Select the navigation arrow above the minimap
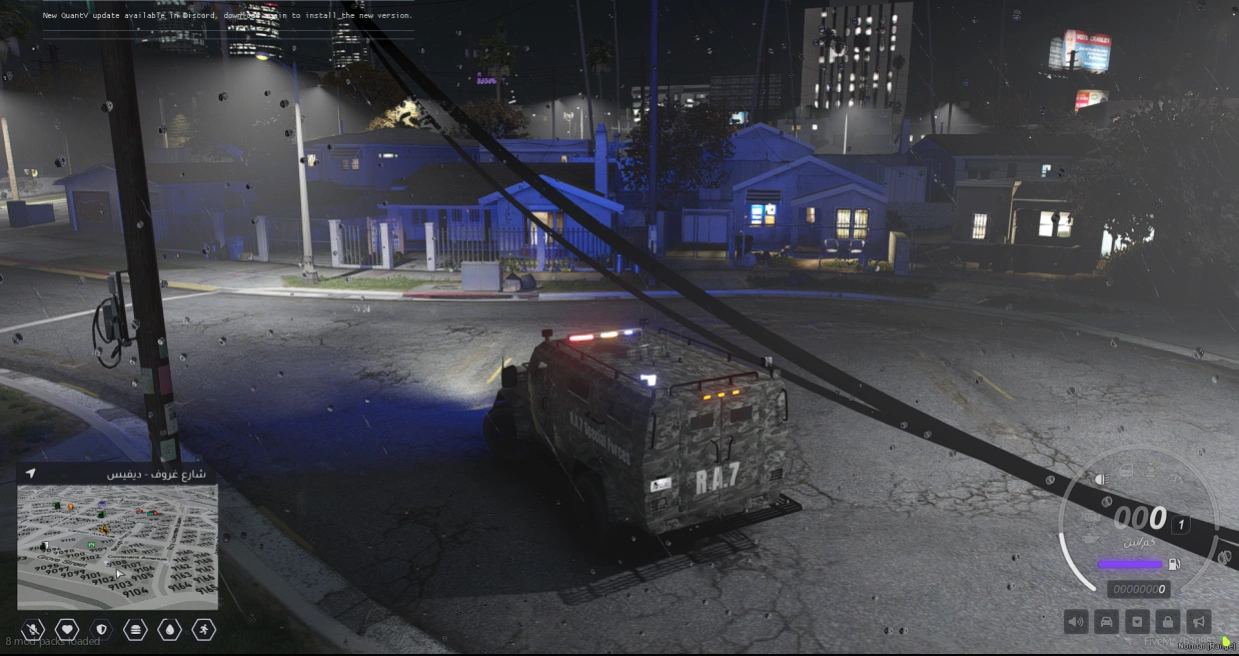 point(31,473)
